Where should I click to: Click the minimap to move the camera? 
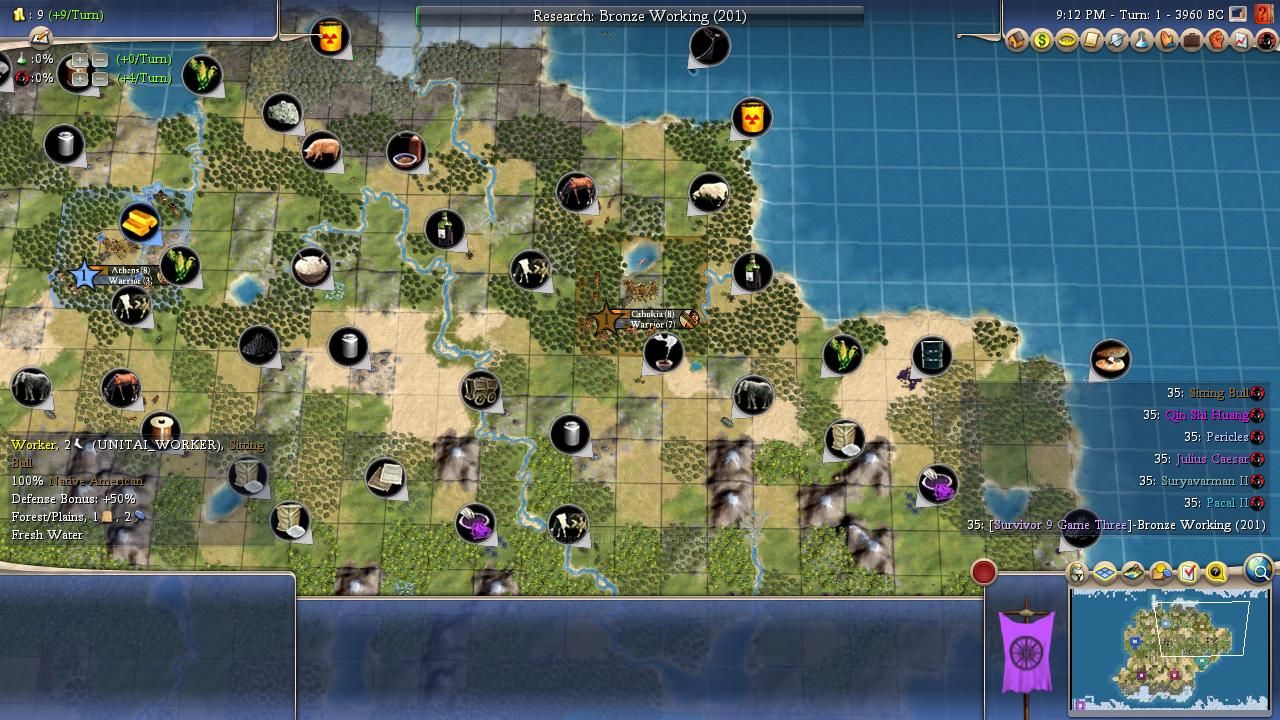(1170, 648)
